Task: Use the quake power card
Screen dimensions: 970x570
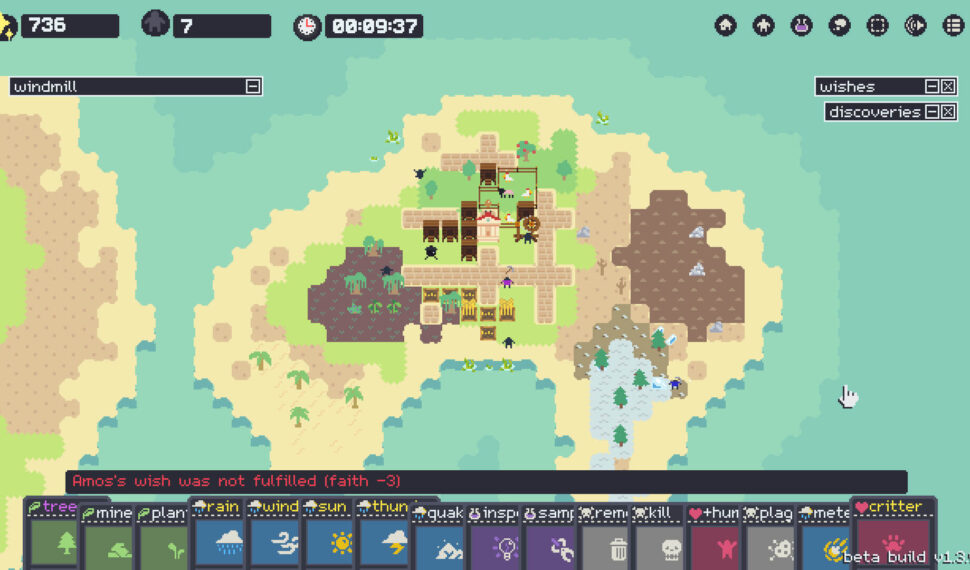Action: (x=439, y=540)
